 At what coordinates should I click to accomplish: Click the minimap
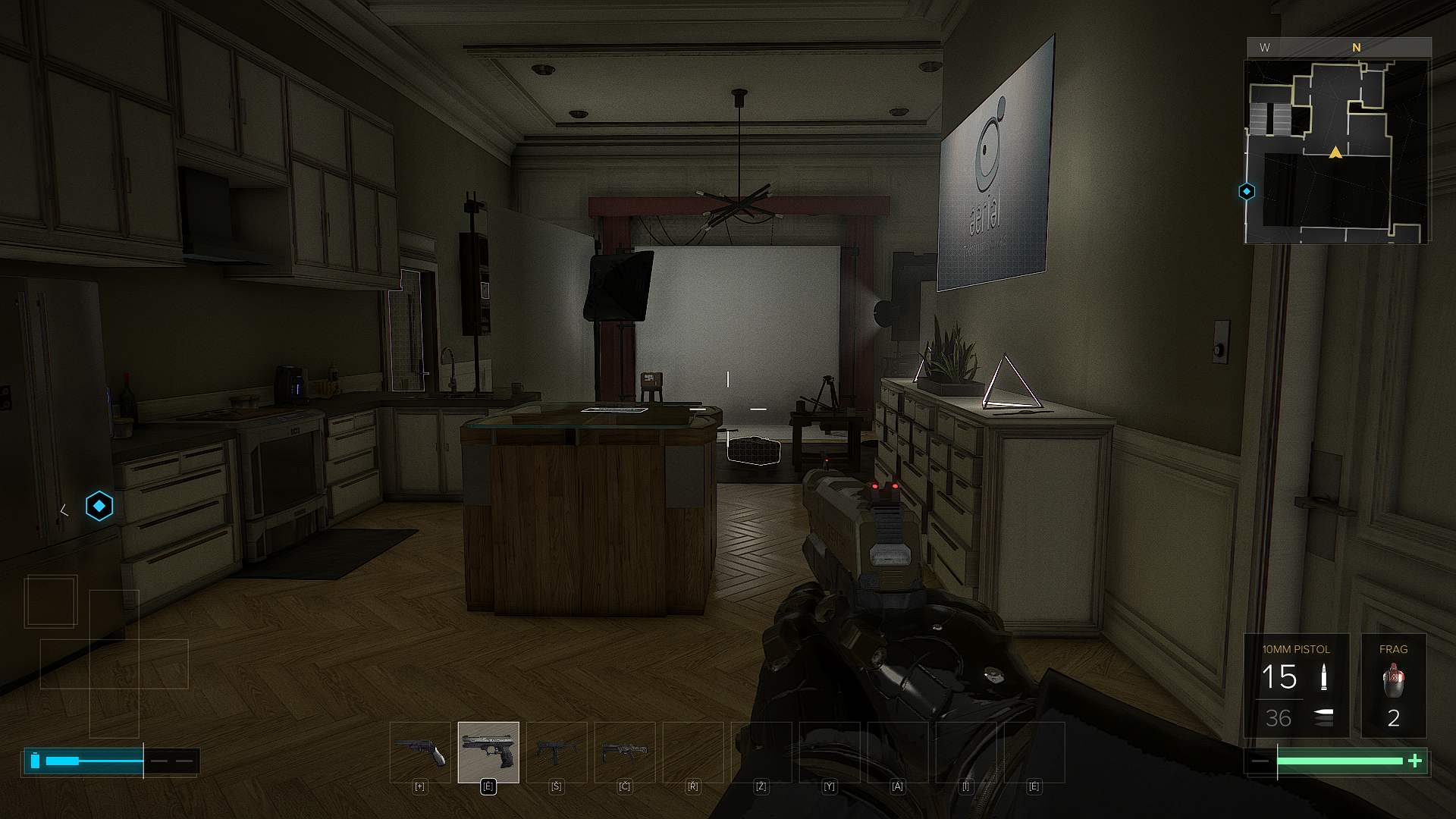(1336, 152)
